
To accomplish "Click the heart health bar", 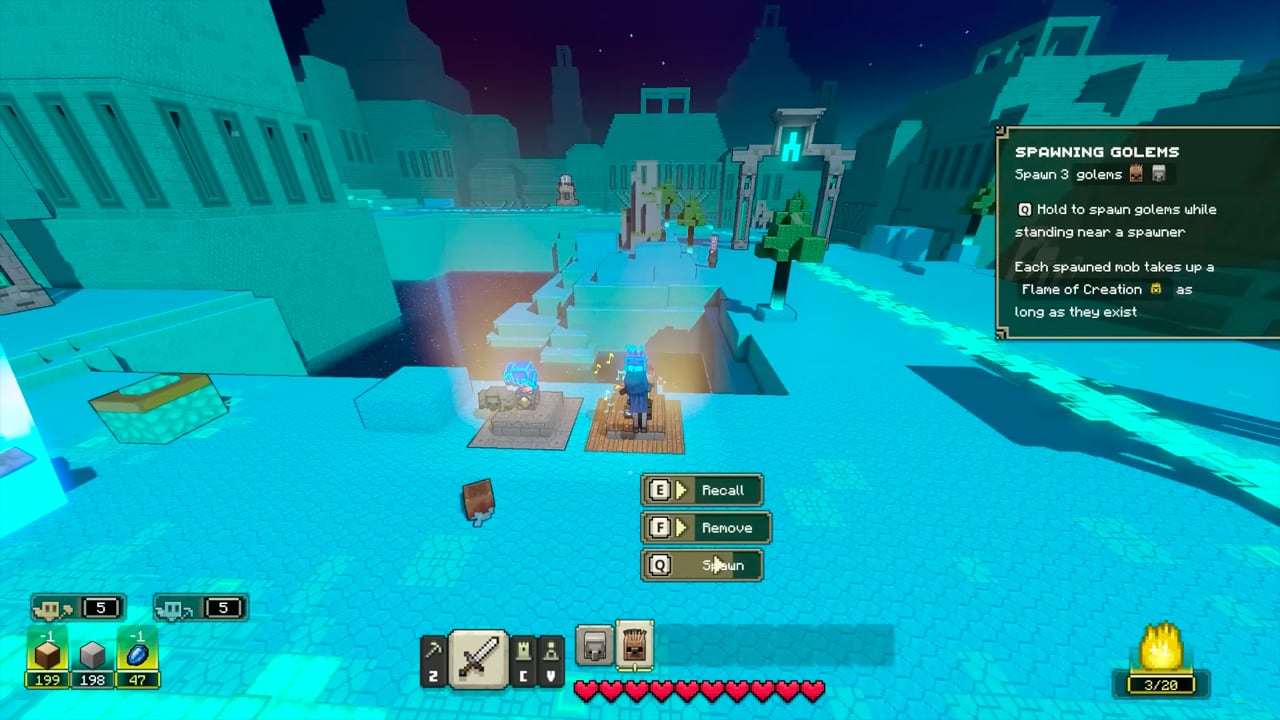I will (700, 689).
